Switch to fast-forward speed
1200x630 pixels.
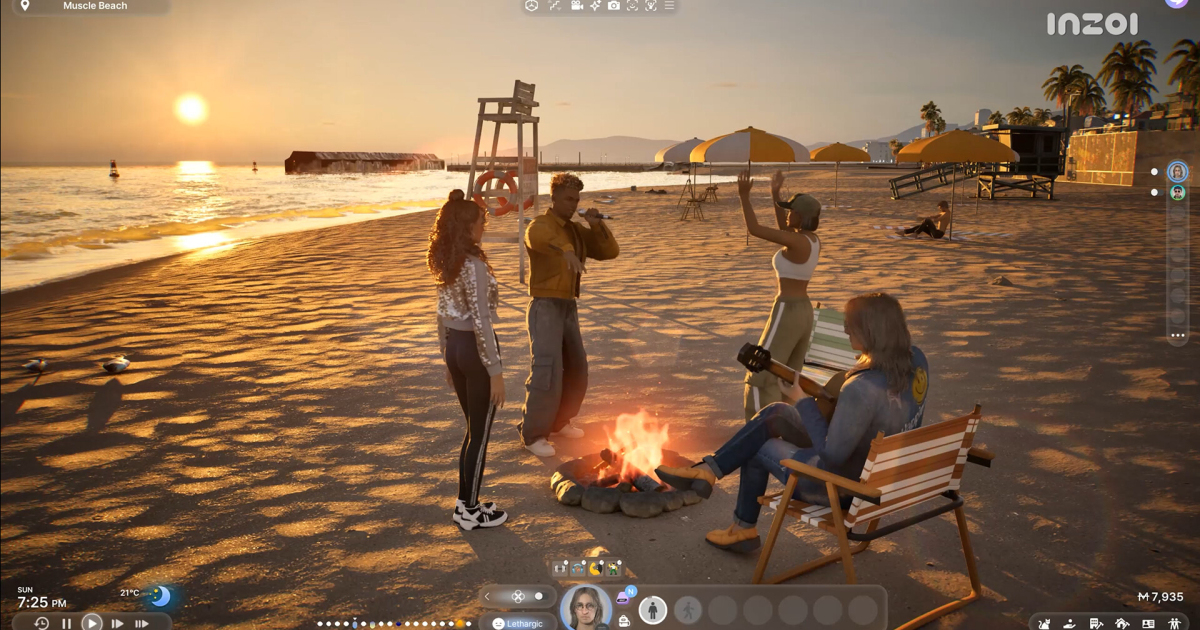pyautogui.click(x=117, y=623)
